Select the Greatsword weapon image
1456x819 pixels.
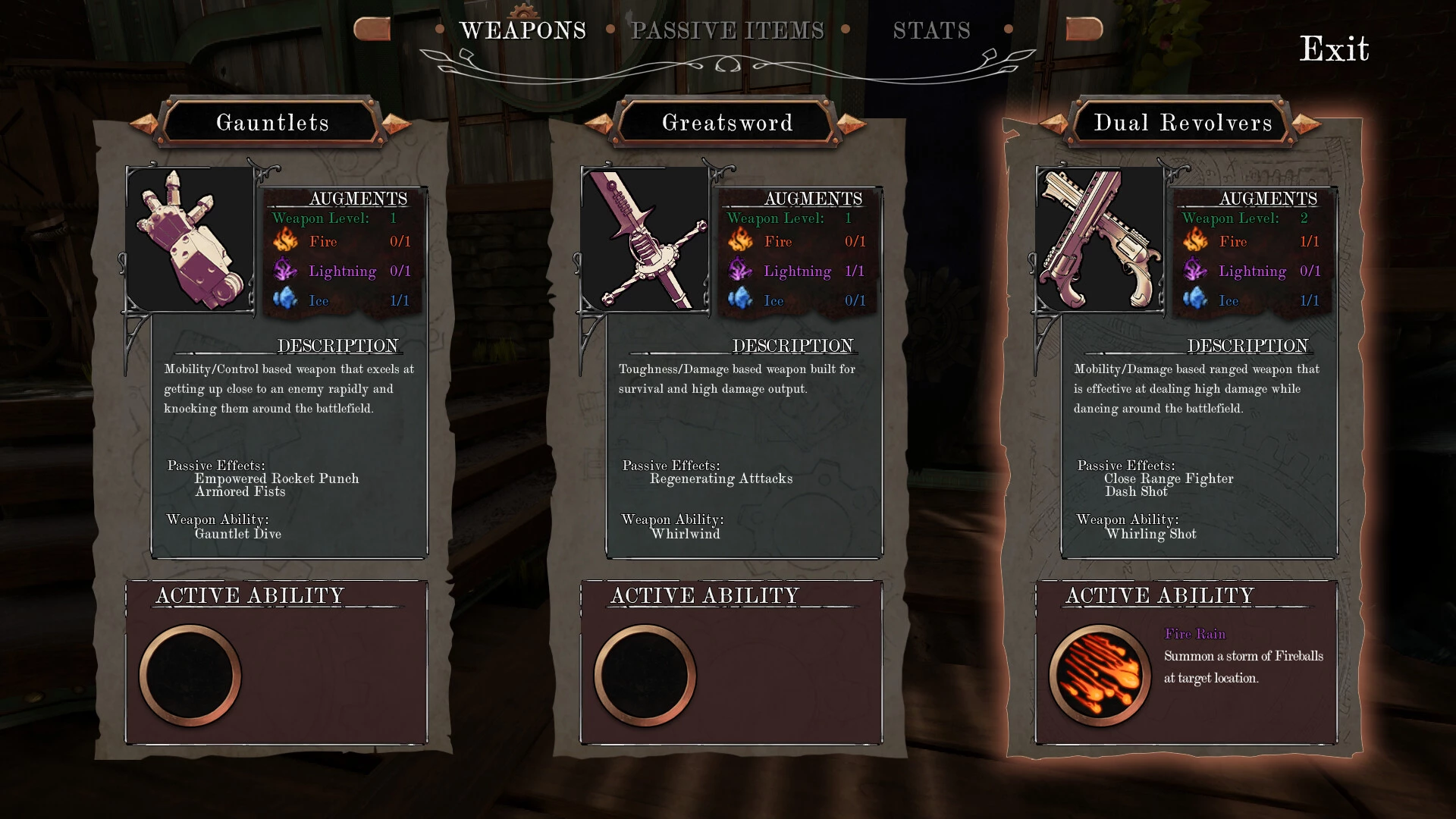pos(645,239)
